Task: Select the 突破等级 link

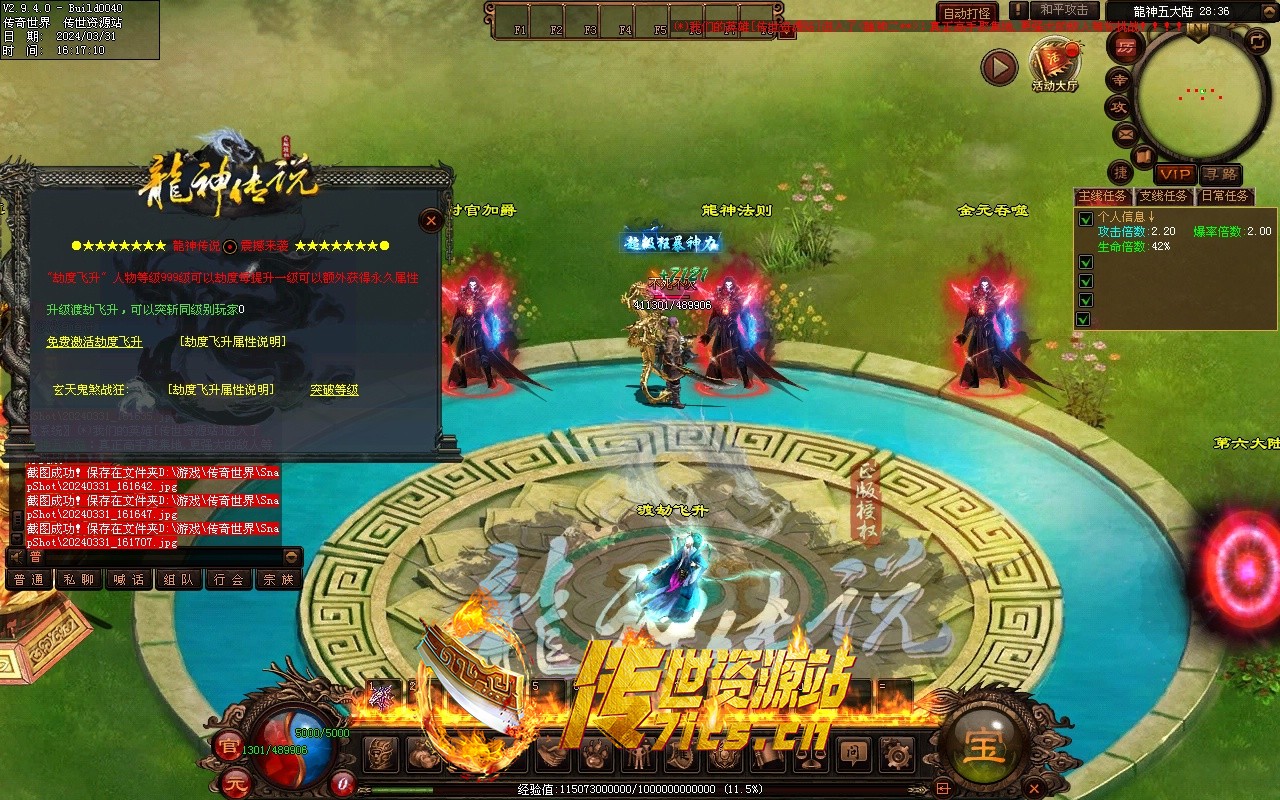Action: (x=334, y=390)
